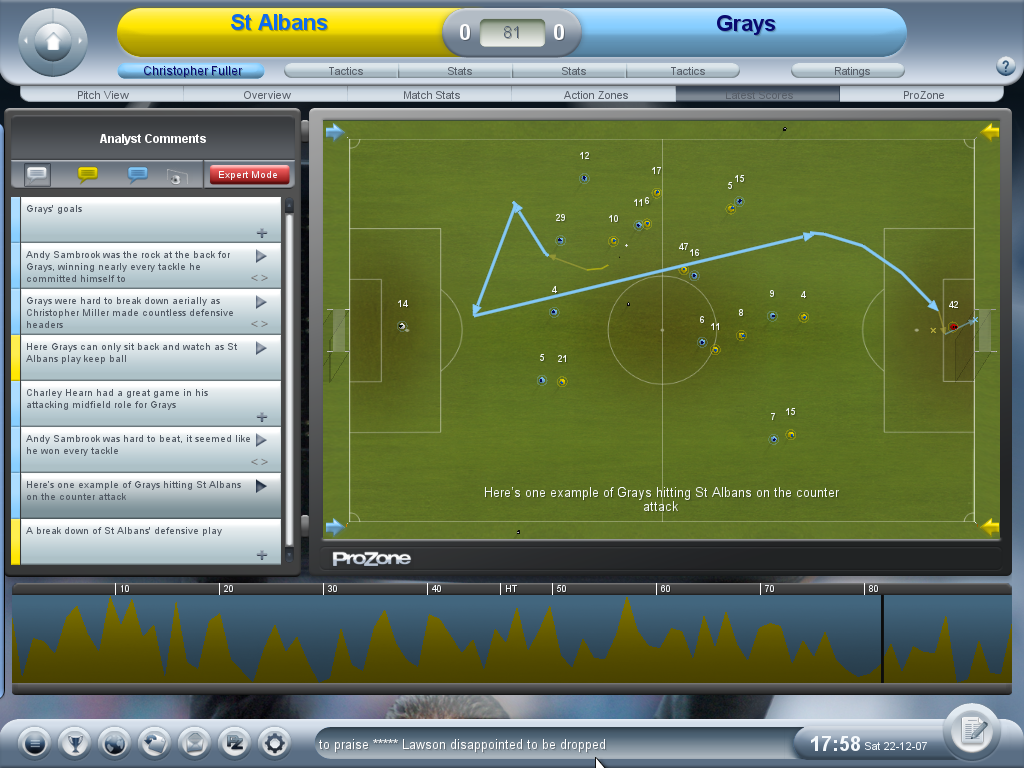Switch to the Overview tab
Viewport: 1024px width, 768px height.
tap(267, 95)
